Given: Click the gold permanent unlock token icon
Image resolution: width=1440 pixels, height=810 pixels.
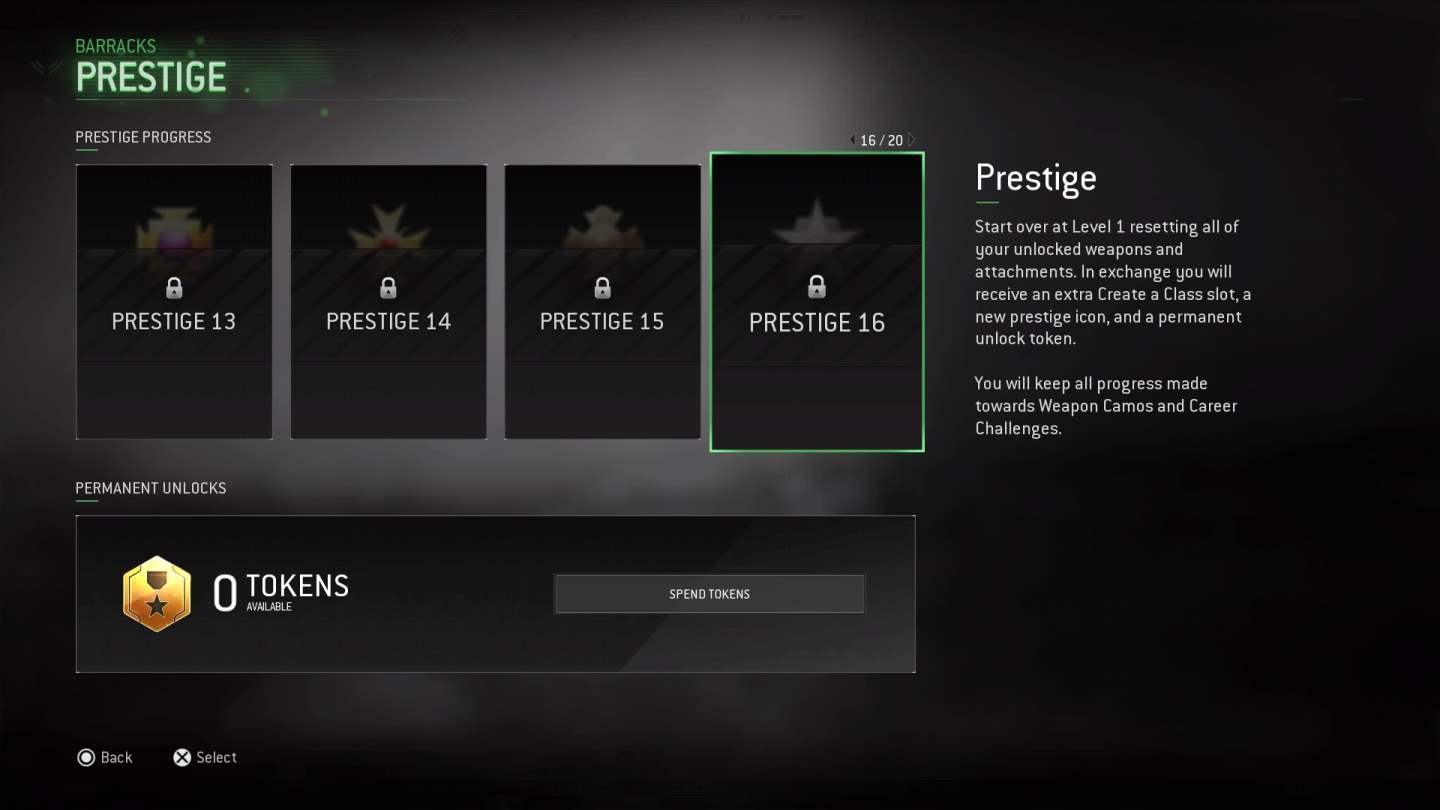Looking at the screenshot, I should pyautogui.click(x=157, y=594).
